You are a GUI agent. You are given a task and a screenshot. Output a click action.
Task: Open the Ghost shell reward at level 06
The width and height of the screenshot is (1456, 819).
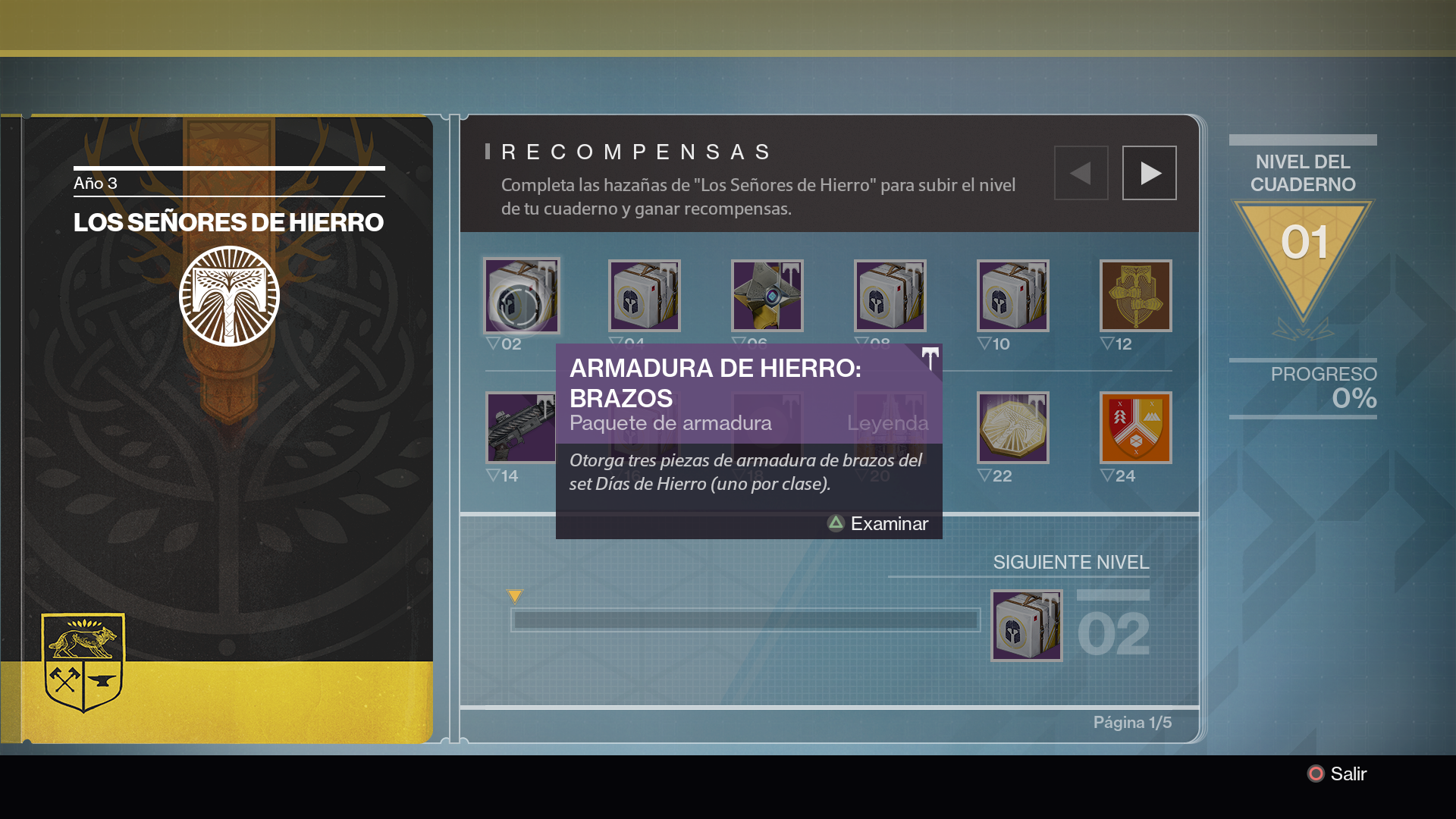tap(767, 296)
